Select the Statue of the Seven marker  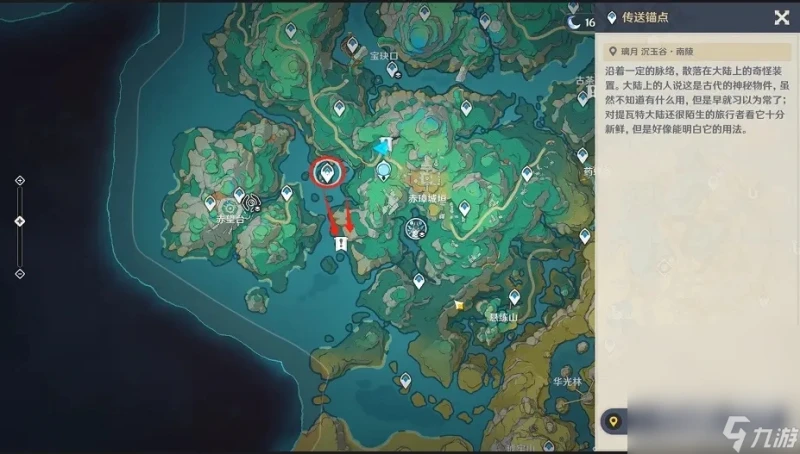384,172
